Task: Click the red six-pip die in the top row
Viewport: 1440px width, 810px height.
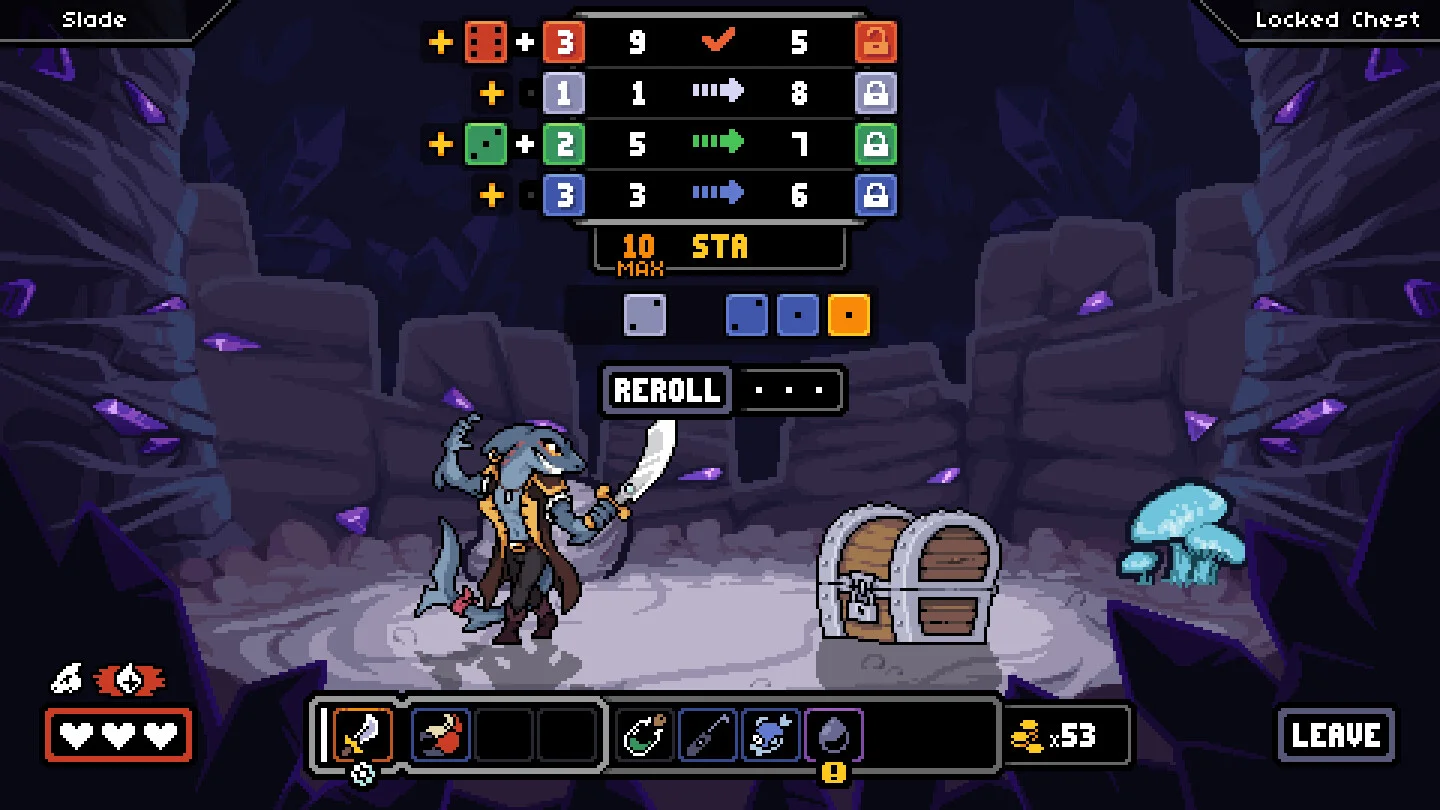Action: coord(486,43)
